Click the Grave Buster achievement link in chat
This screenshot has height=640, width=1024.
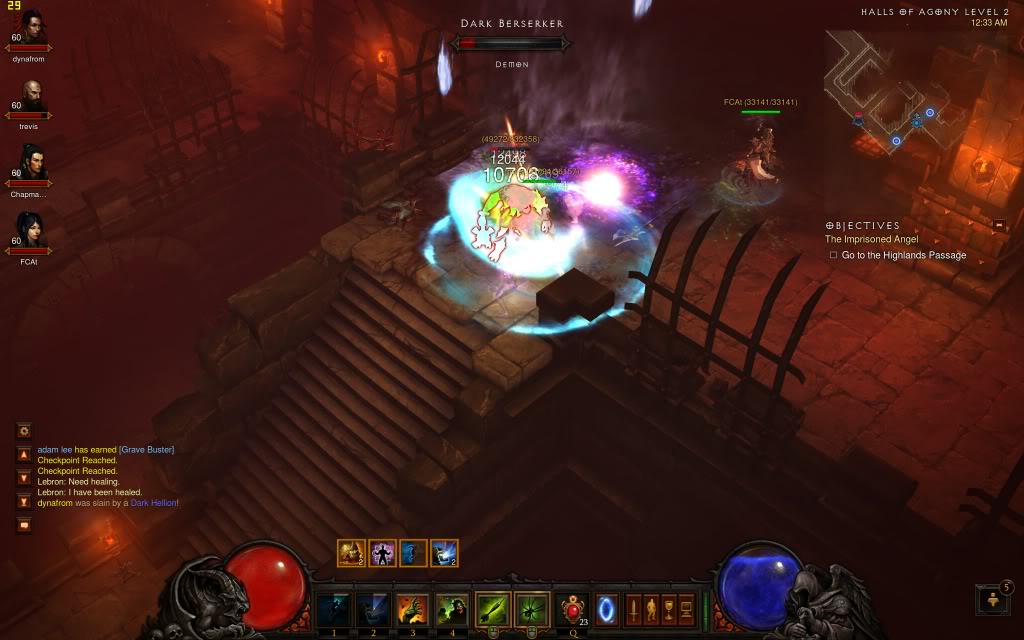[x=146, y=450]
